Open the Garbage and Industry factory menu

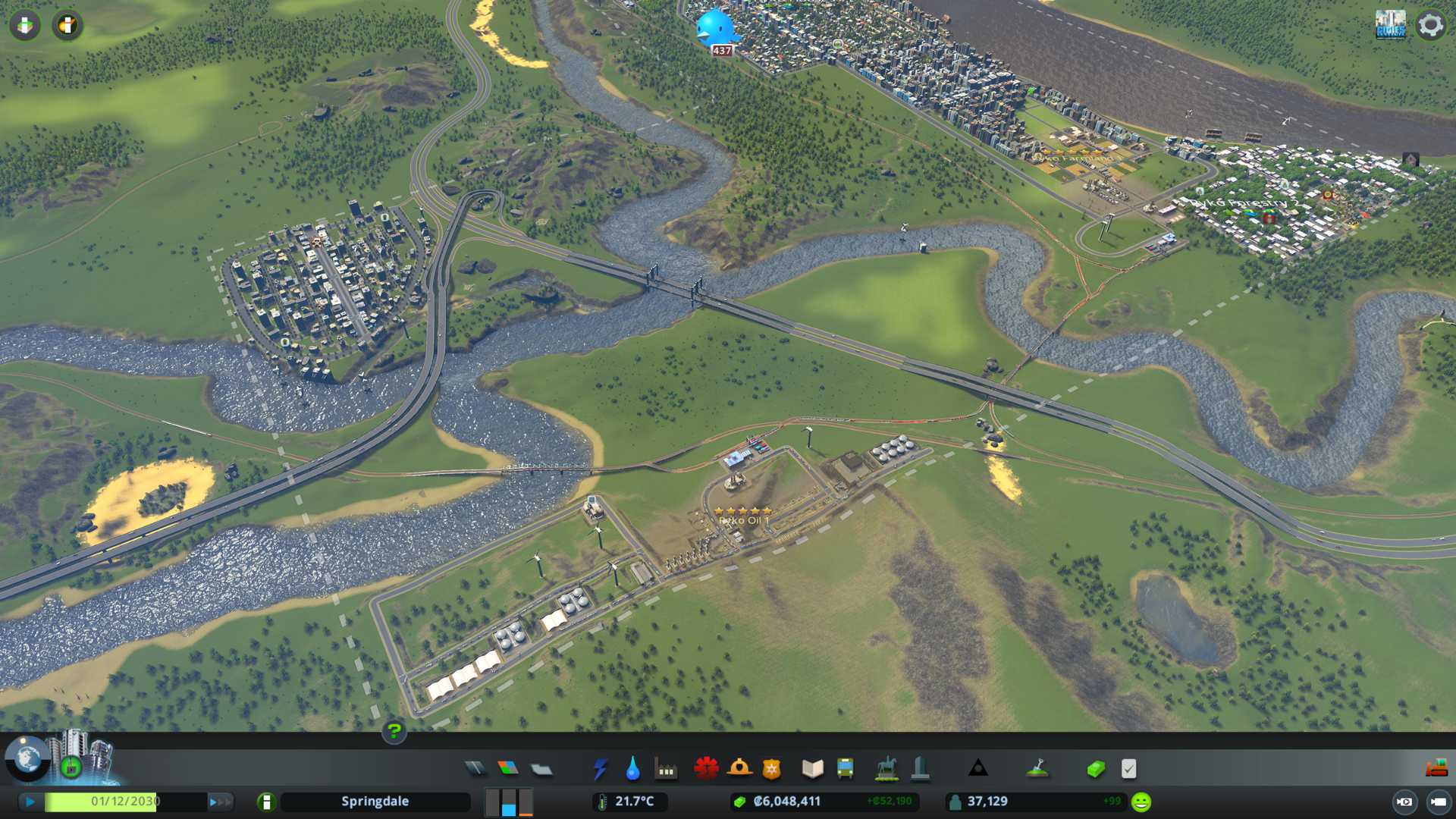[x=666, y=769]
